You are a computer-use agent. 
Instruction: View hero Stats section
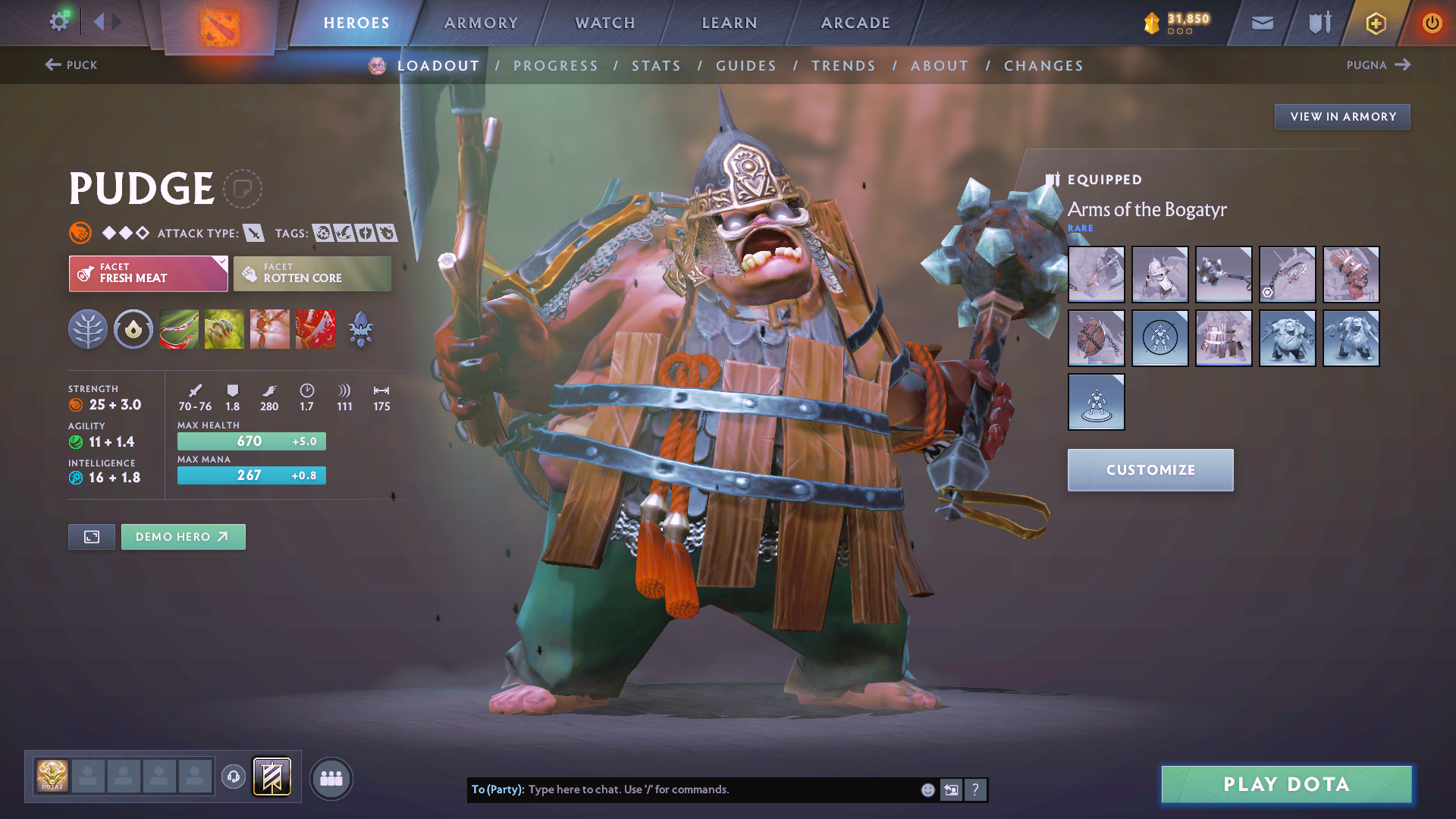(x=656, y=66)
